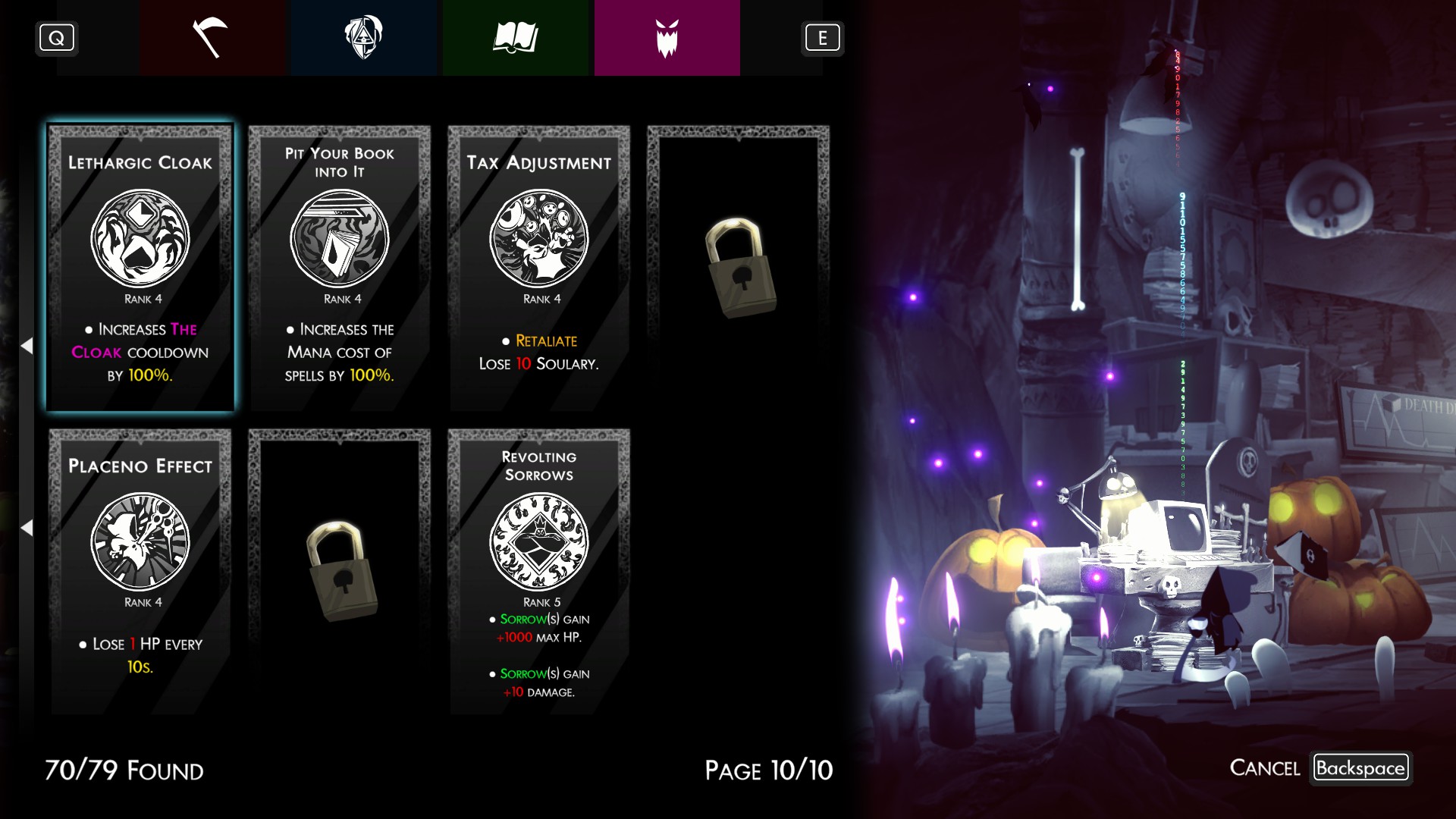Screen dimensions: 1456x819
Task: Click the lower left page arrow
Action: click(x=27, y=528)
